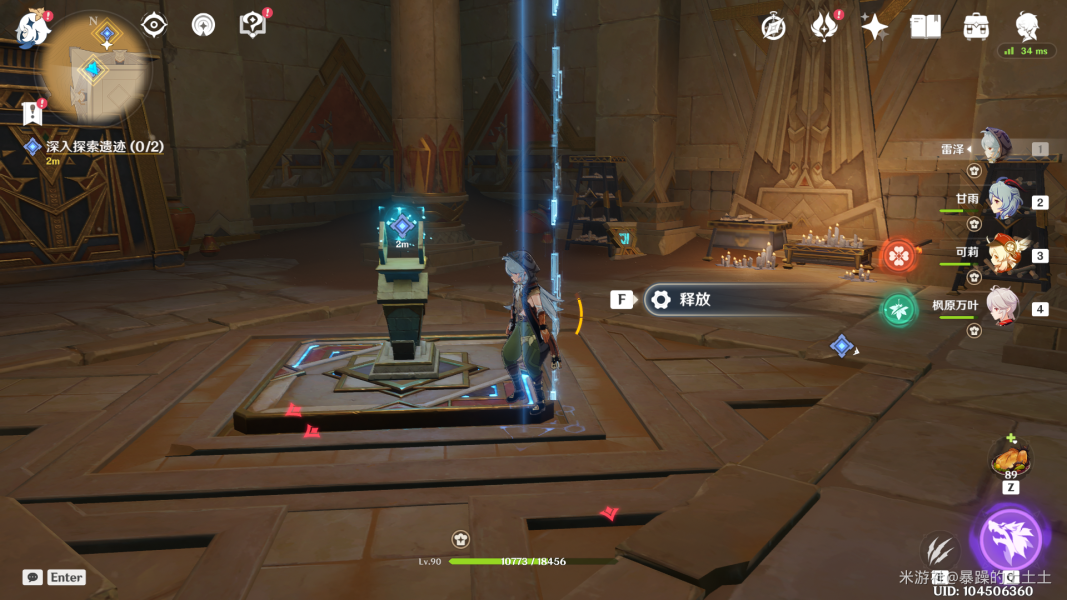The width and height of the screenshot is (1067, 600).
Task: Switch to party member 可莉
Action: (1002, 254)
